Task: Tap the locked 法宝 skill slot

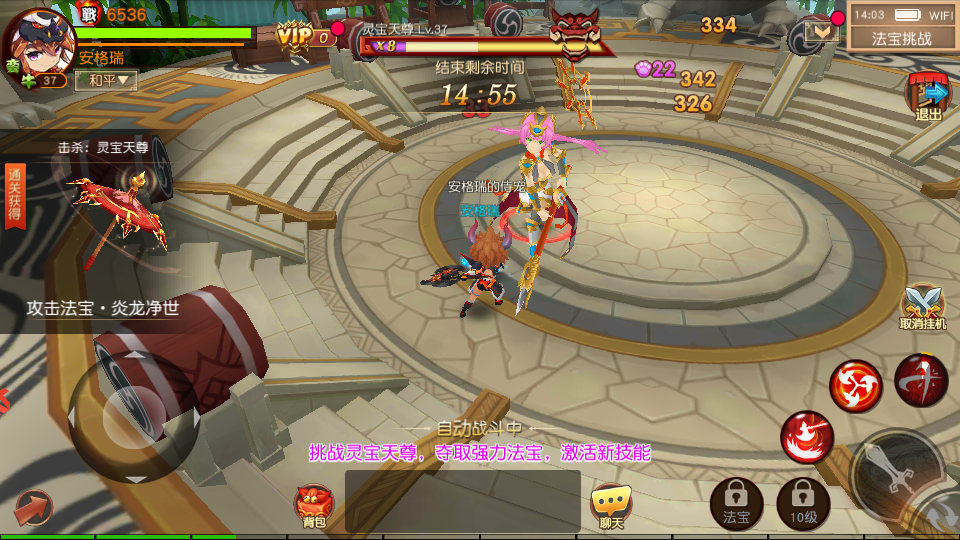Action: pos(736,502)
